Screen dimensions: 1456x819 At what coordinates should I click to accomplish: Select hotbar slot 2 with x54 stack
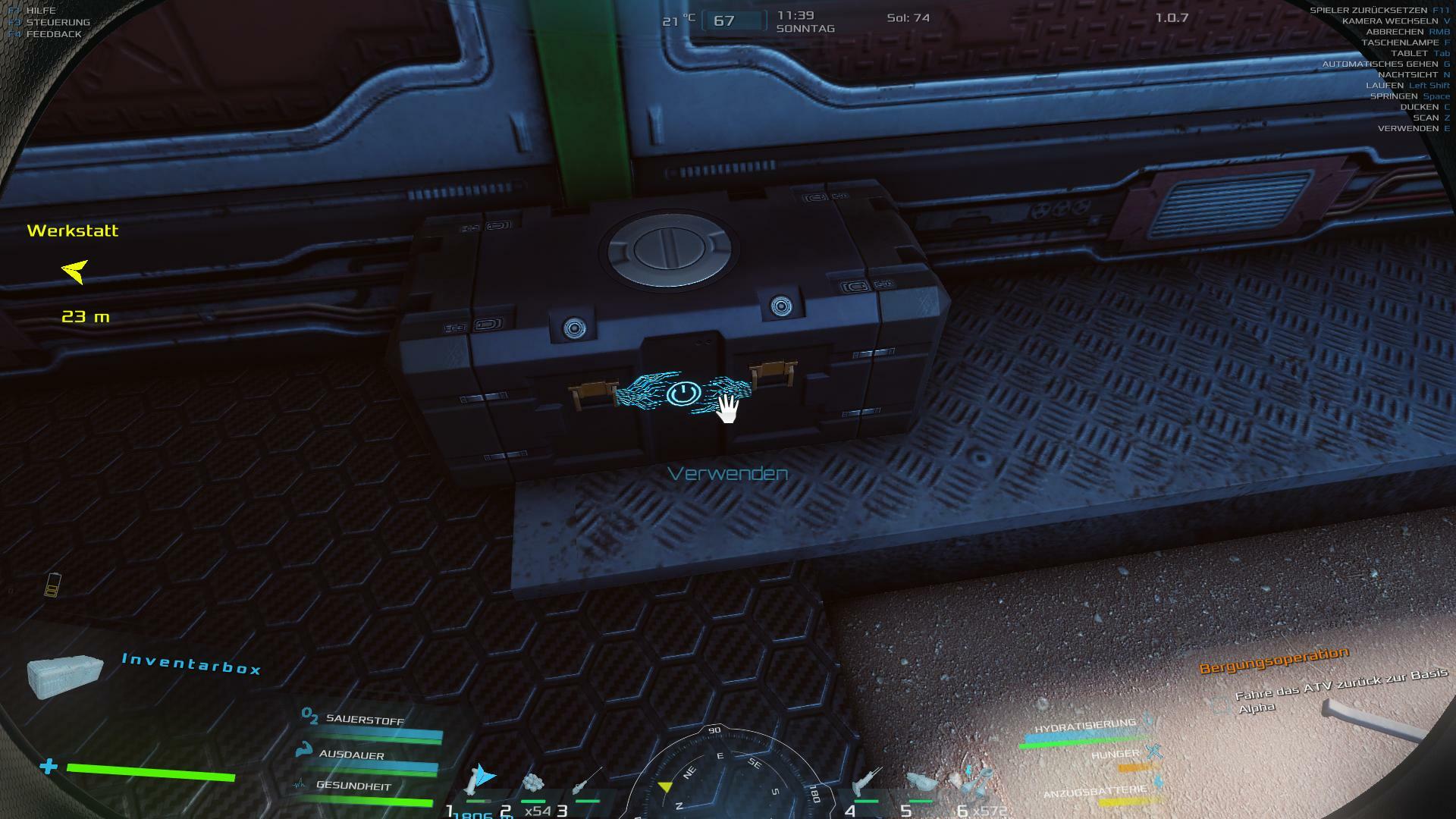pos(533,783)
